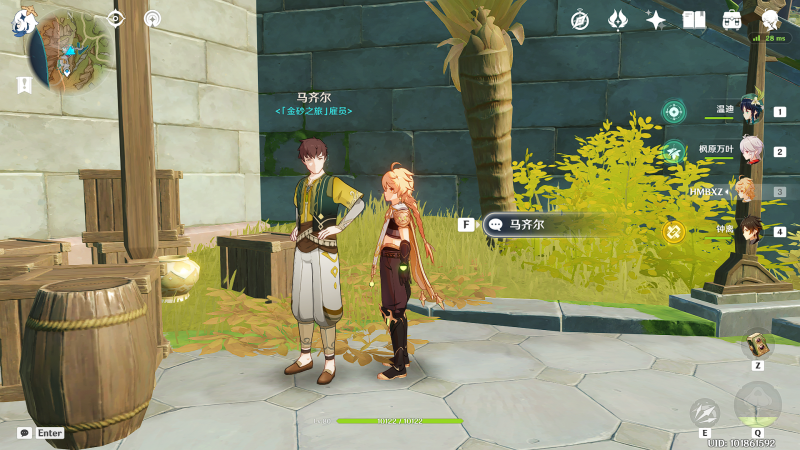Open the chat speech bubble icon
Screen dimensions: 800x450
(x=24, y=433)
